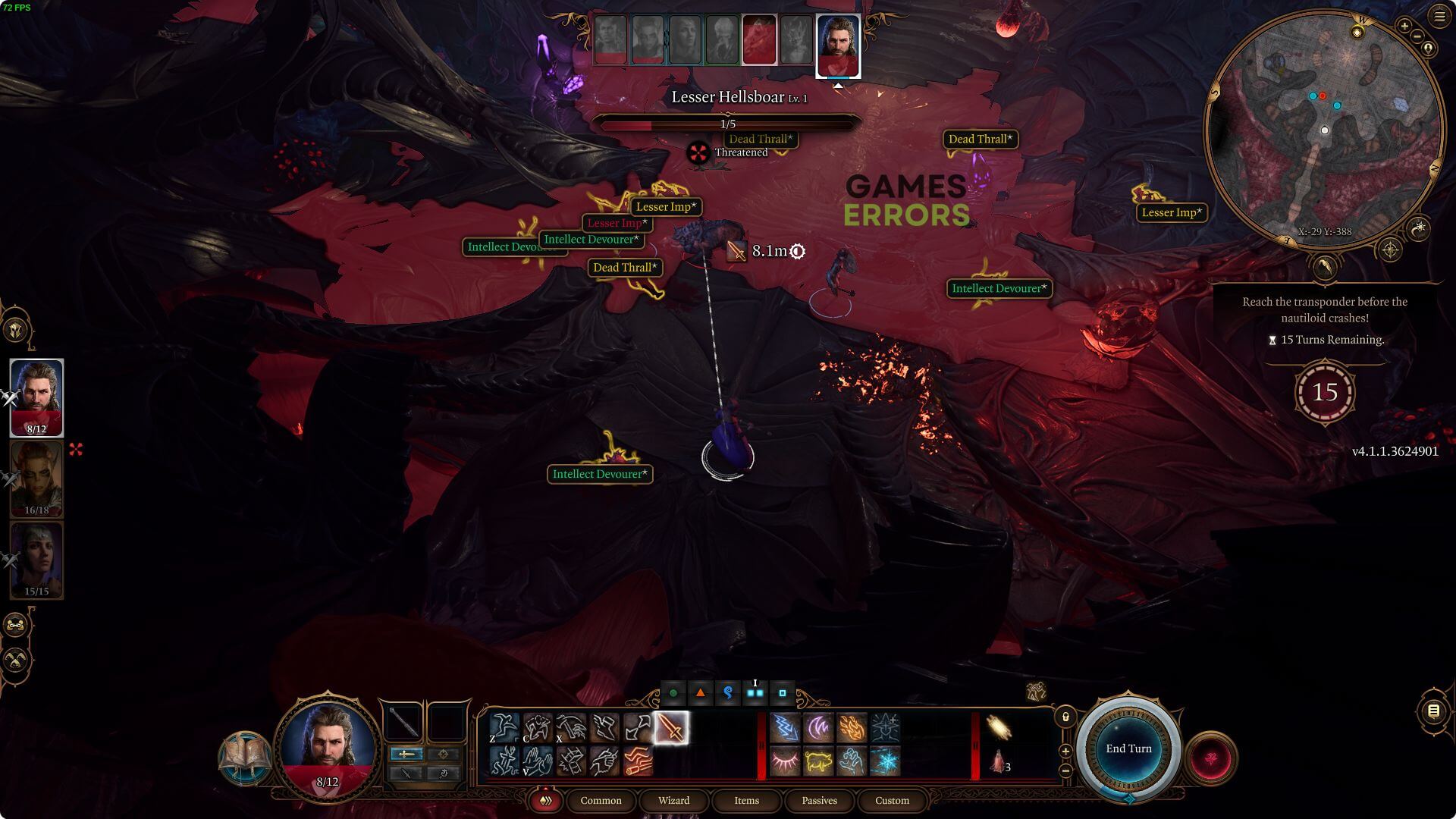This screenshot has width=1456, height=819.
Task: Use the scroll item in the hotbar
Action: (999, 728)
